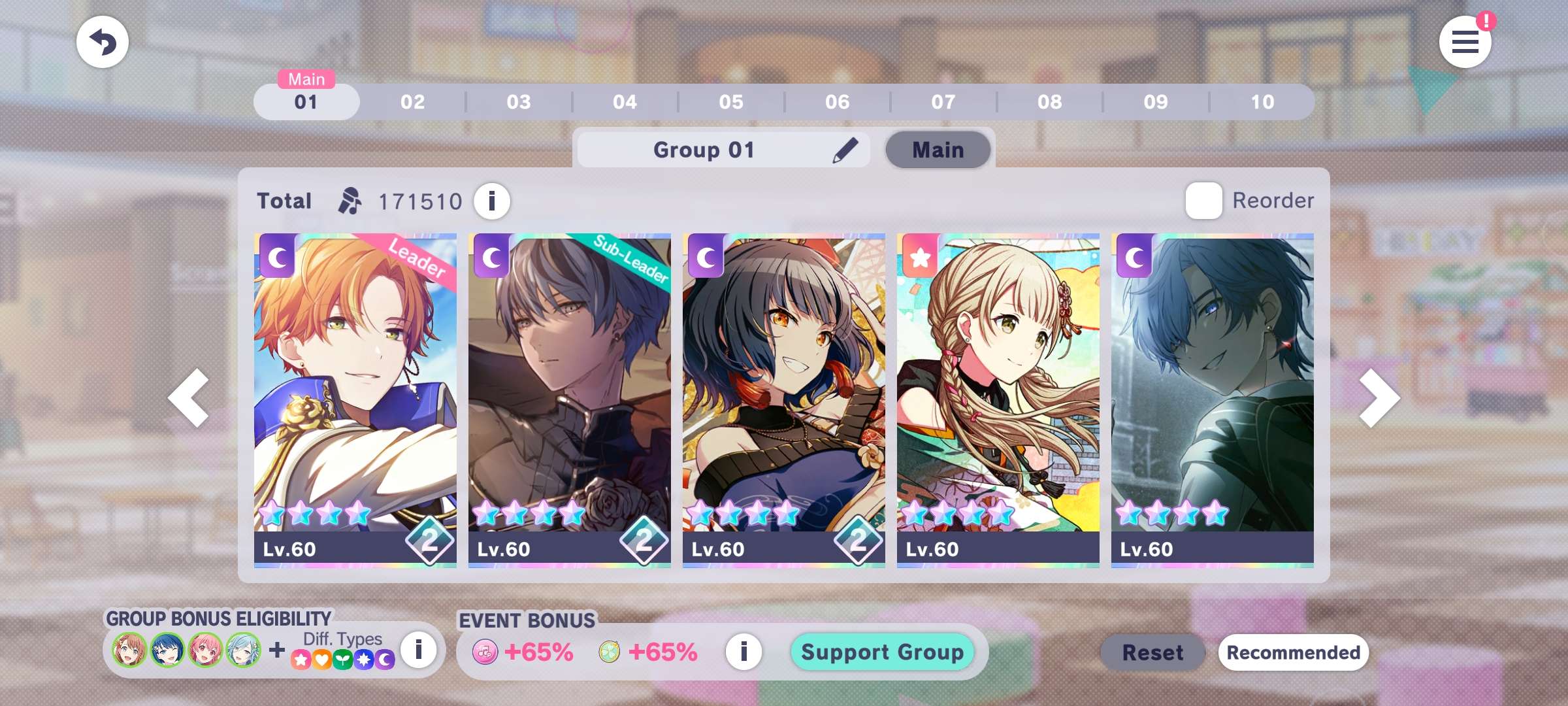The image size is (1568, 706).
Task: Switch to group tab 02
Action: (412, 102)
